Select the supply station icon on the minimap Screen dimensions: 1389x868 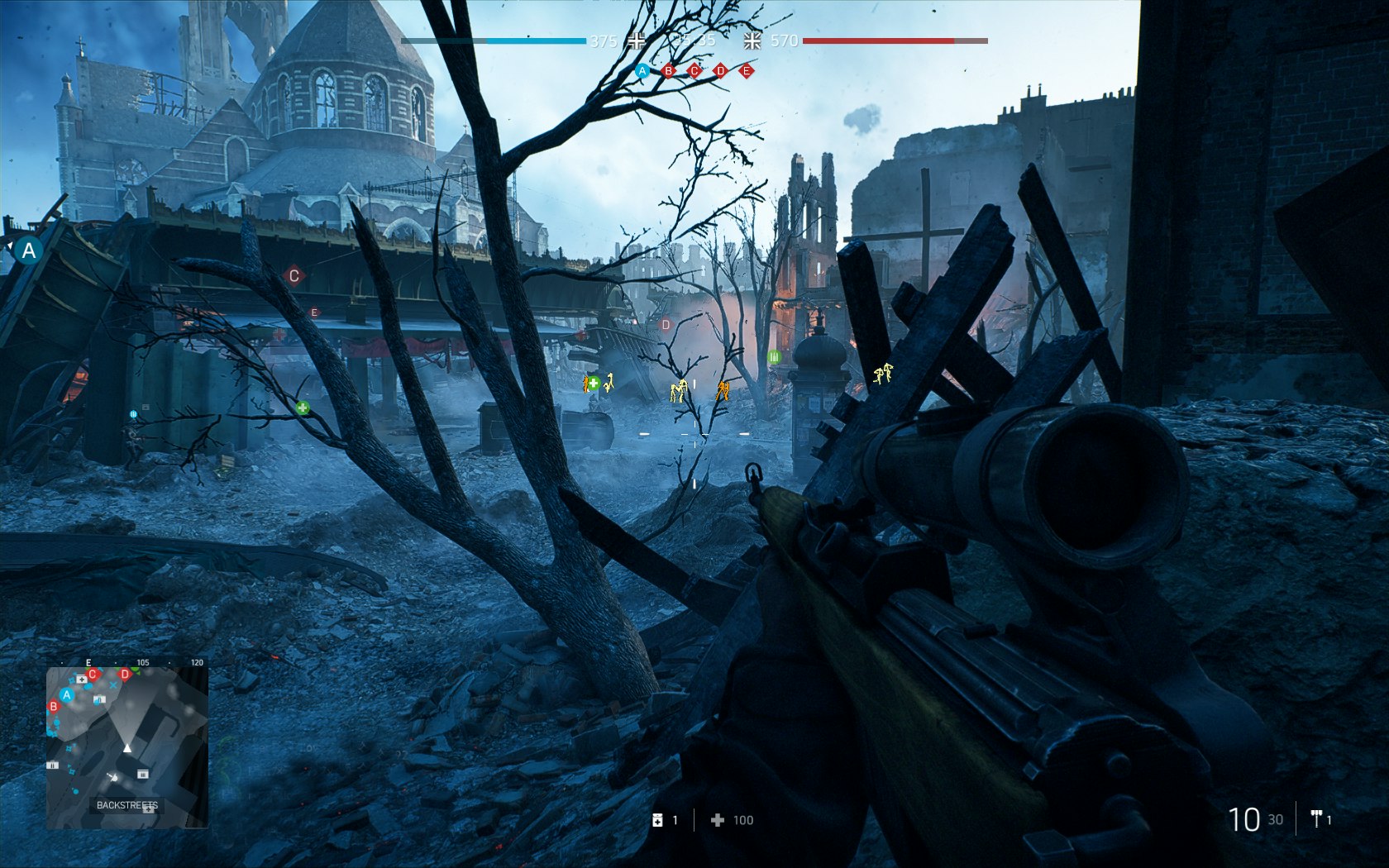[141, 775]
